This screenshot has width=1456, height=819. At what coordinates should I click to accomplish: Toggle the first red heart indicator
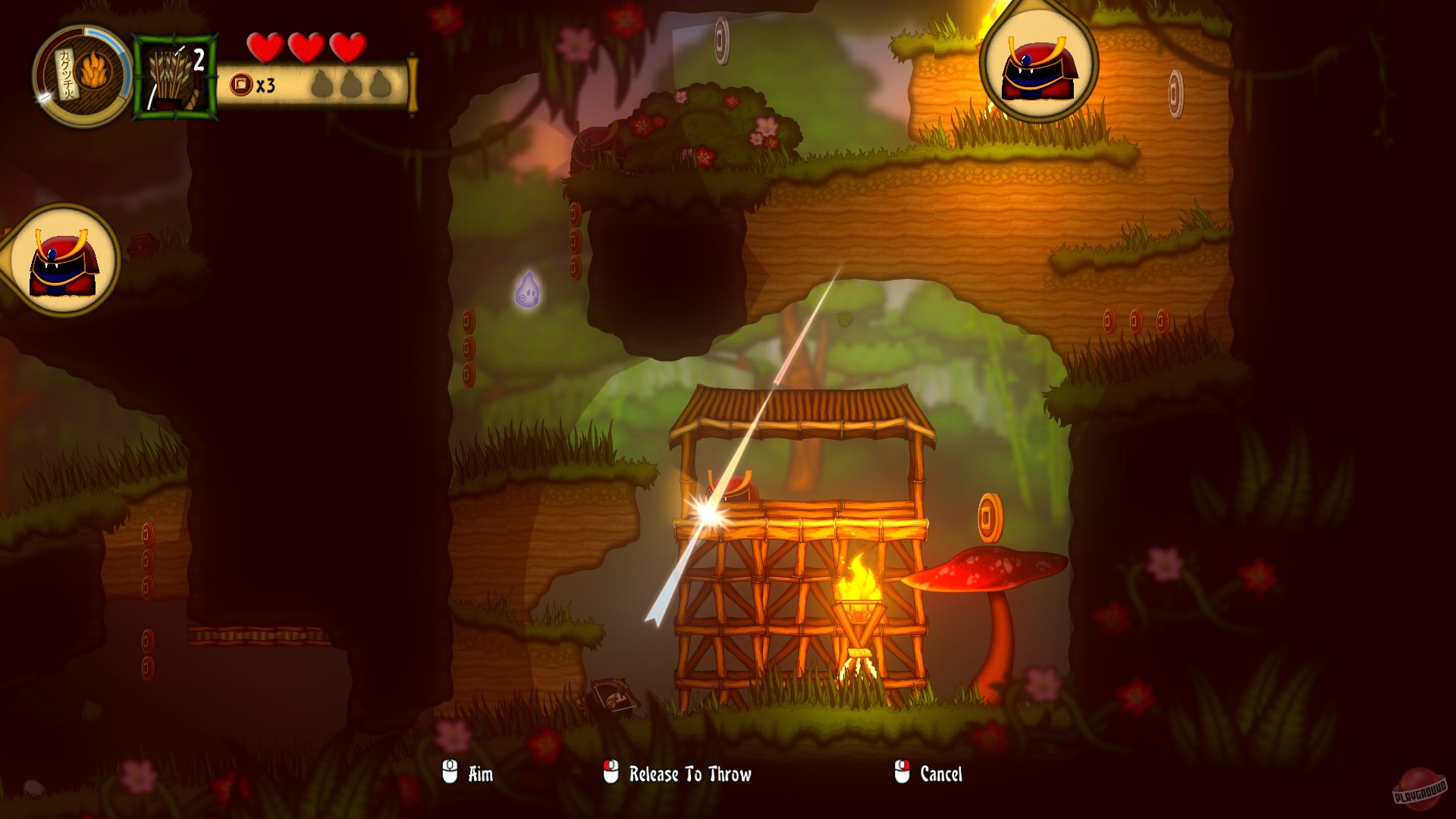click(x=265, y=49)
